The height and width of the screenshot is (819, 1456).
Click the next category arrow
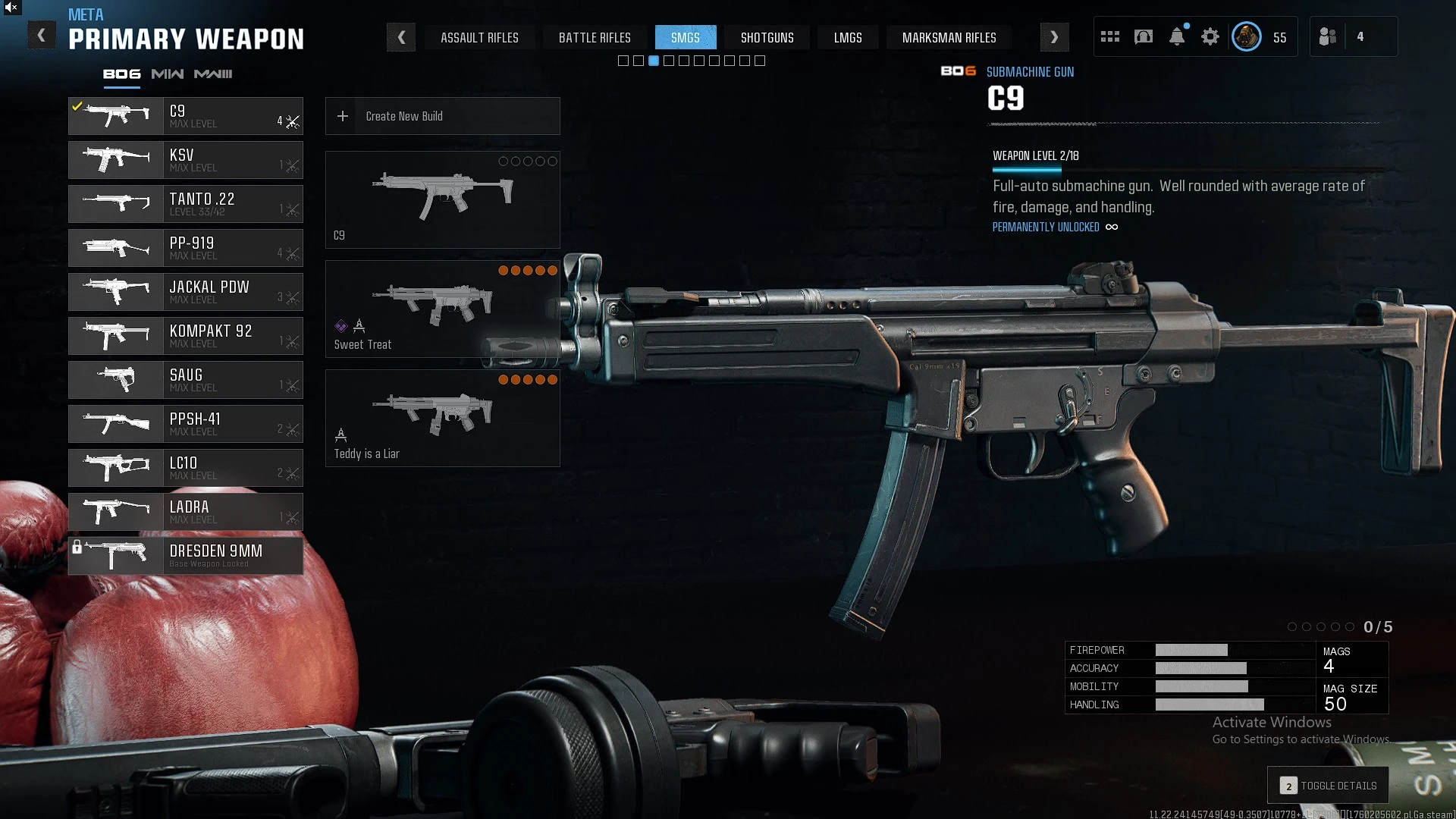[x=1054, y=37]
